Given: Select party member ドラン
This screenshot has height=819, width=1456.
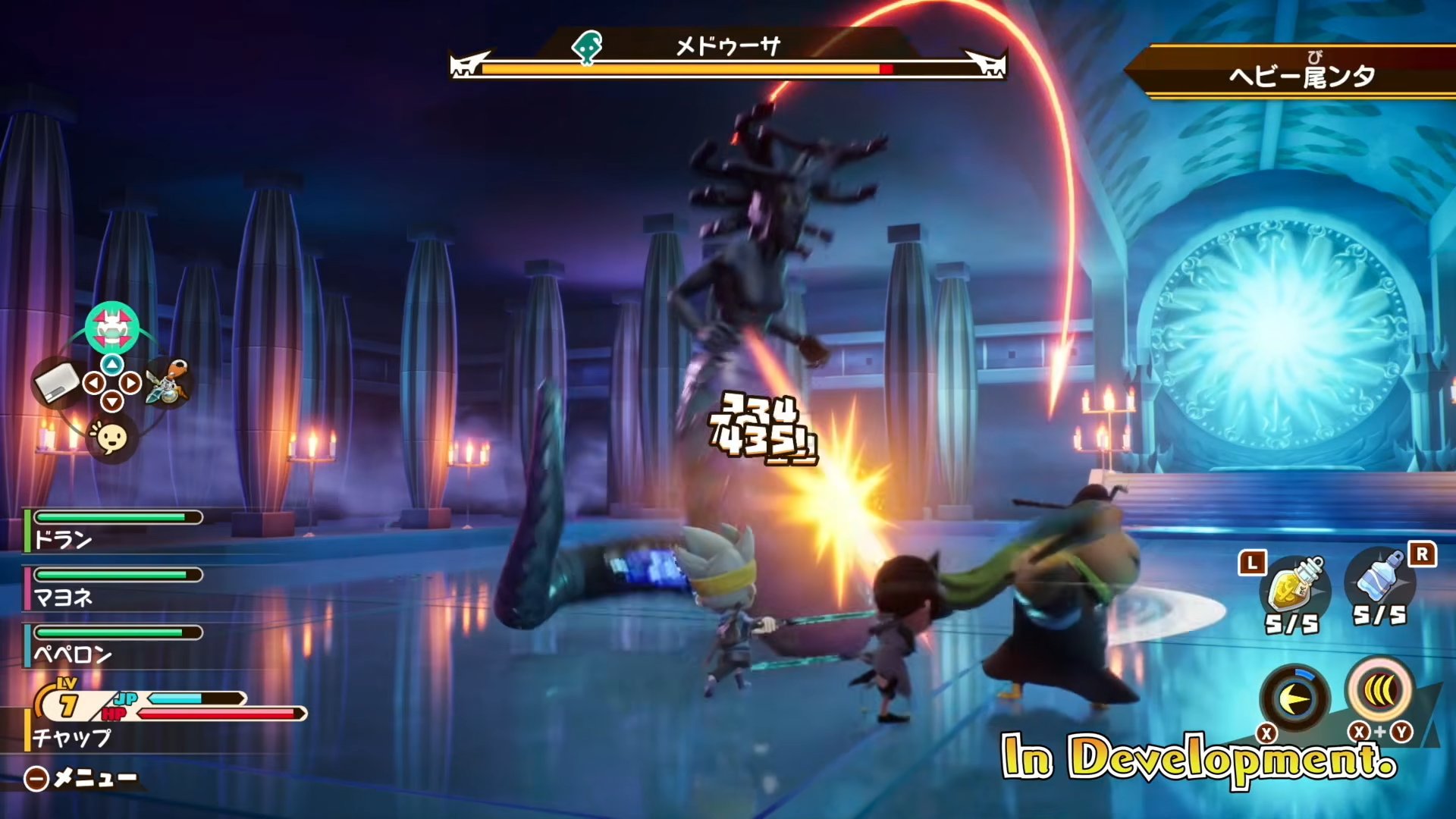Looking at the screenshot, I should [x=64, y=539].
